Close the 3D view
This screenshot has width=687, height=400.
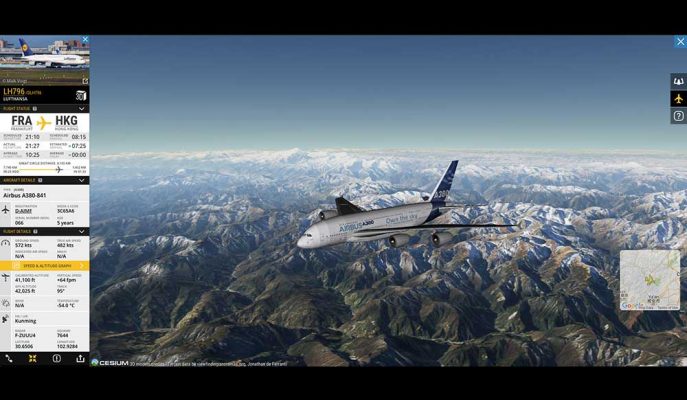[x=680, y=42]
